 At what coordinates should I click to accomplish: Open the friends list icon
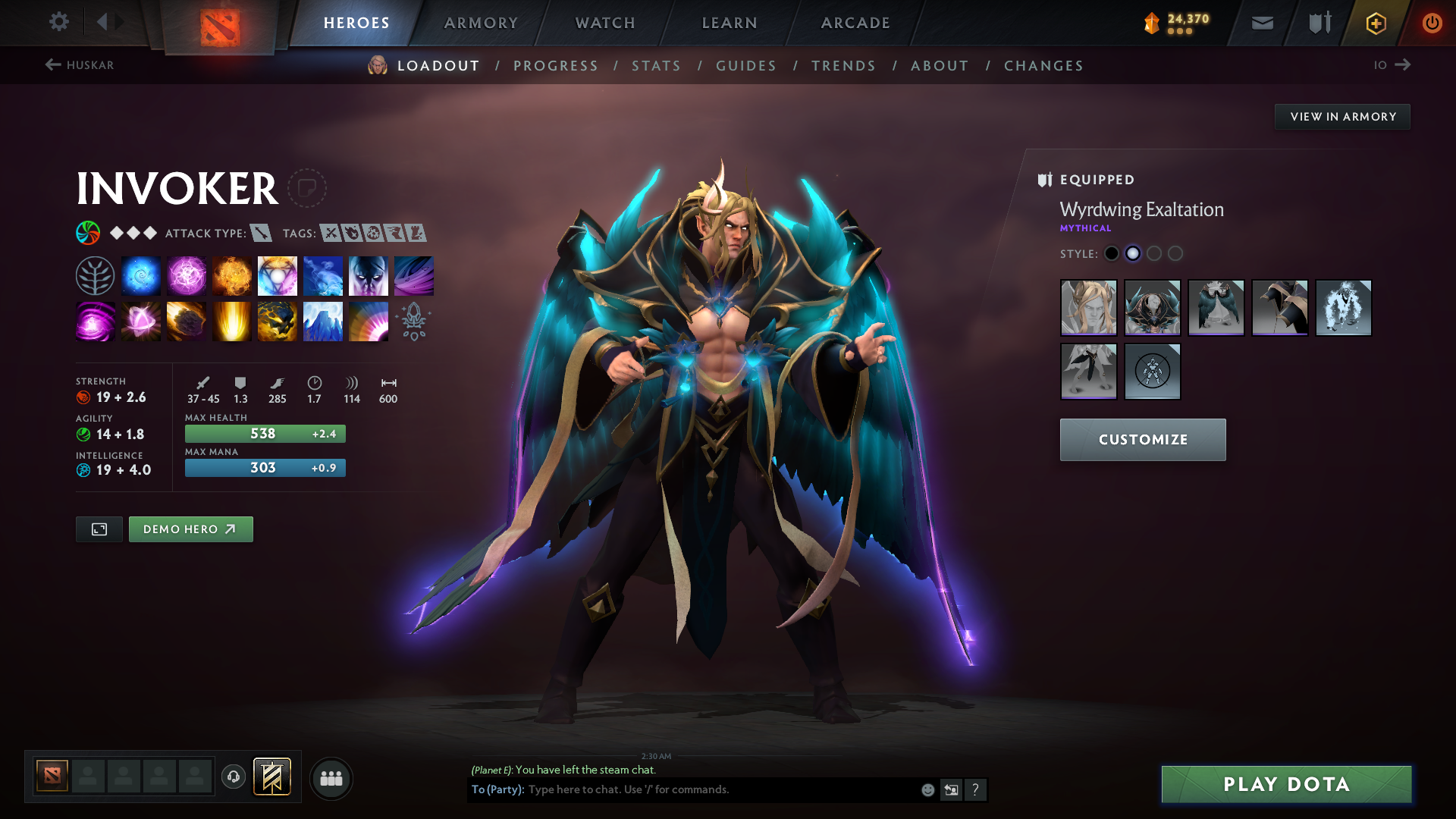coord(331,778)
